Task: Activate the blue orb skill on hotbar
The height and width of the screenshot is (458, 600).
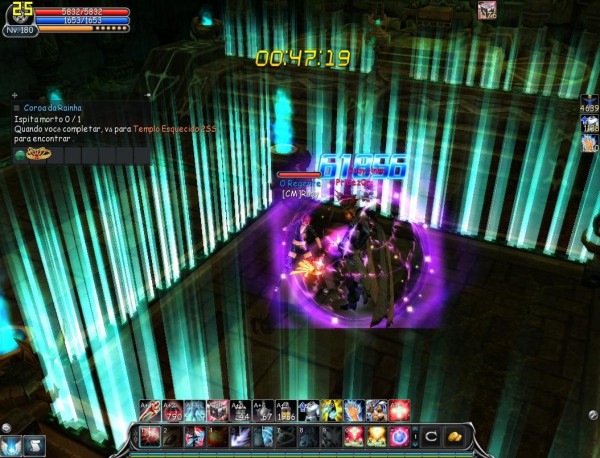Action: point(399,436)
